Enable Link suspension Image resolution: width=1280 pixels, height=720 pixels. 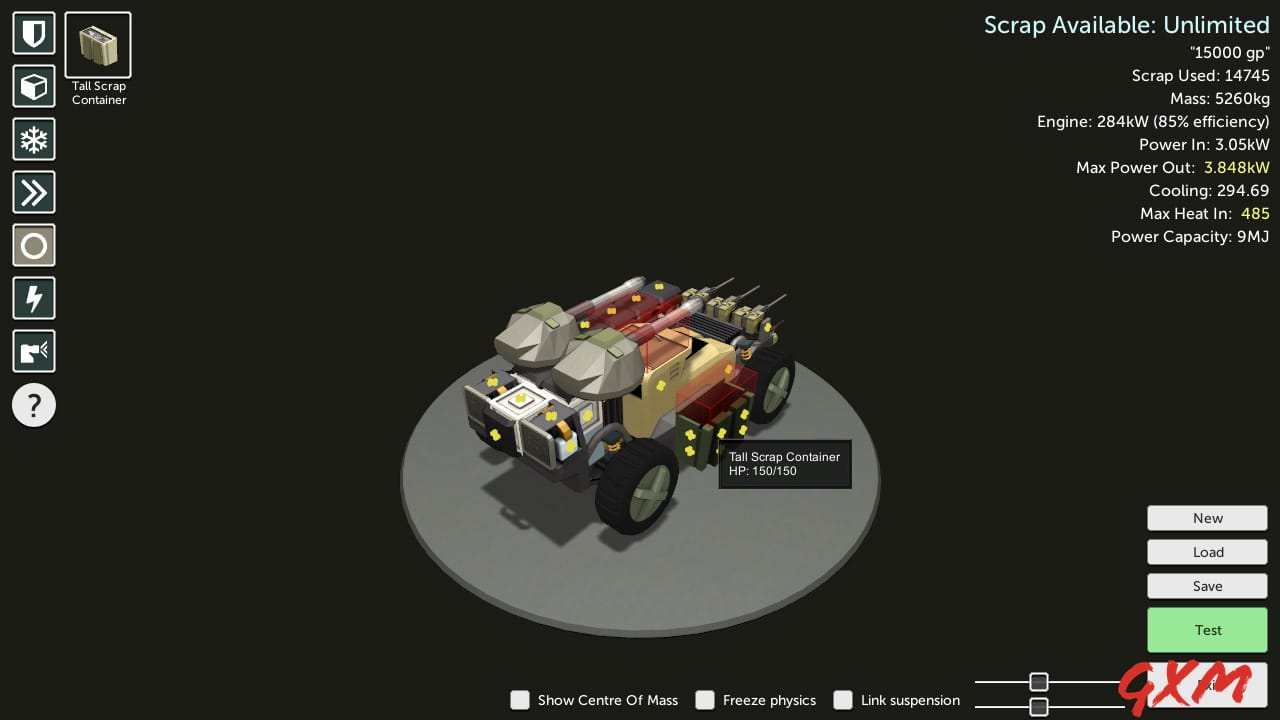click(843, 700)
